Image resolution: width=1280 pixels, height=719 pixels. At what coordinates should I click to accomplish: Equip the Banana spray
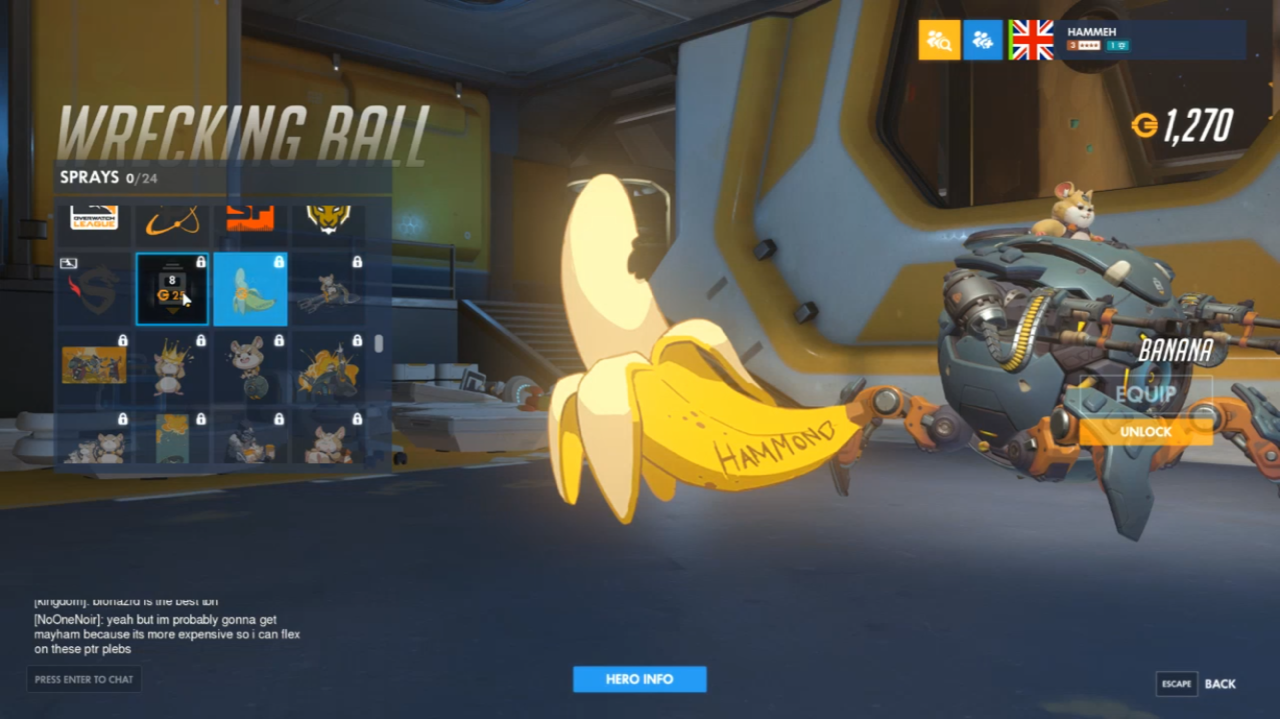click(x=1145, y=394)
